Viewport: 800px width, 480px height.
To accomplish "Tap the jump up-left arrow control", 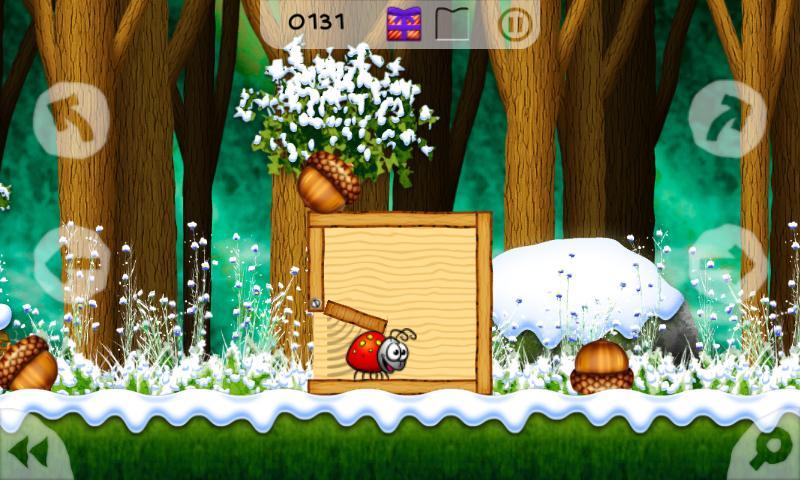I will coord(71,120).
